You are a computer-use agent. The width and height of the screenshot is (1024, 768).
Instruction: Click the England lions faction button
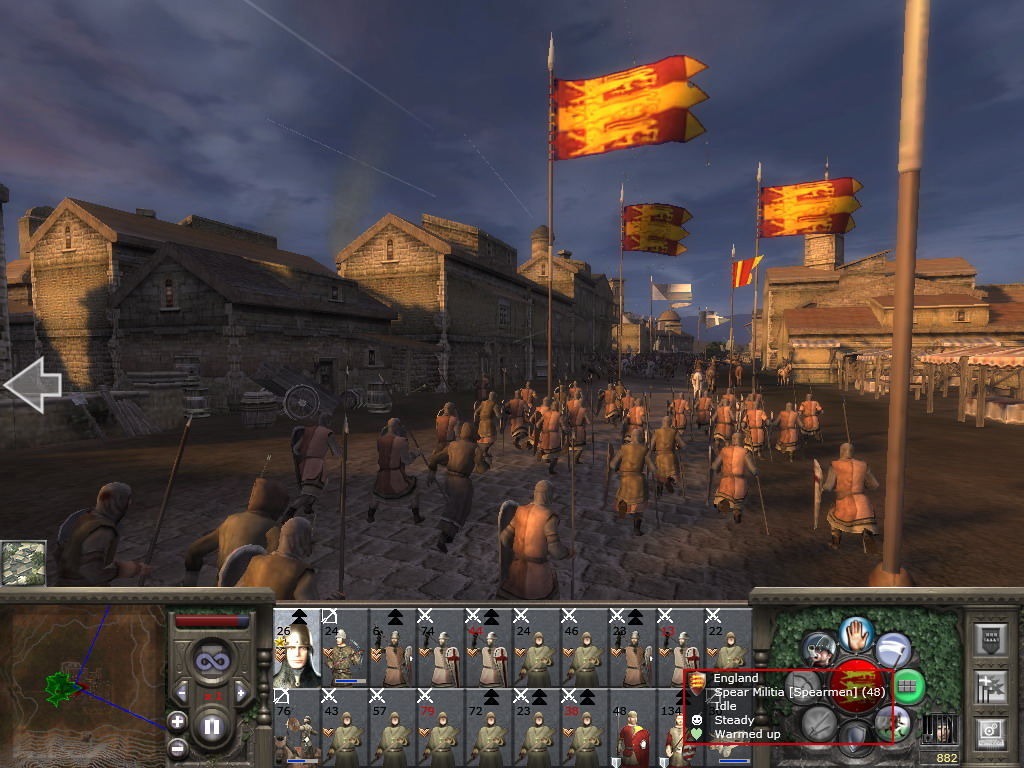[x=857, y=686]
